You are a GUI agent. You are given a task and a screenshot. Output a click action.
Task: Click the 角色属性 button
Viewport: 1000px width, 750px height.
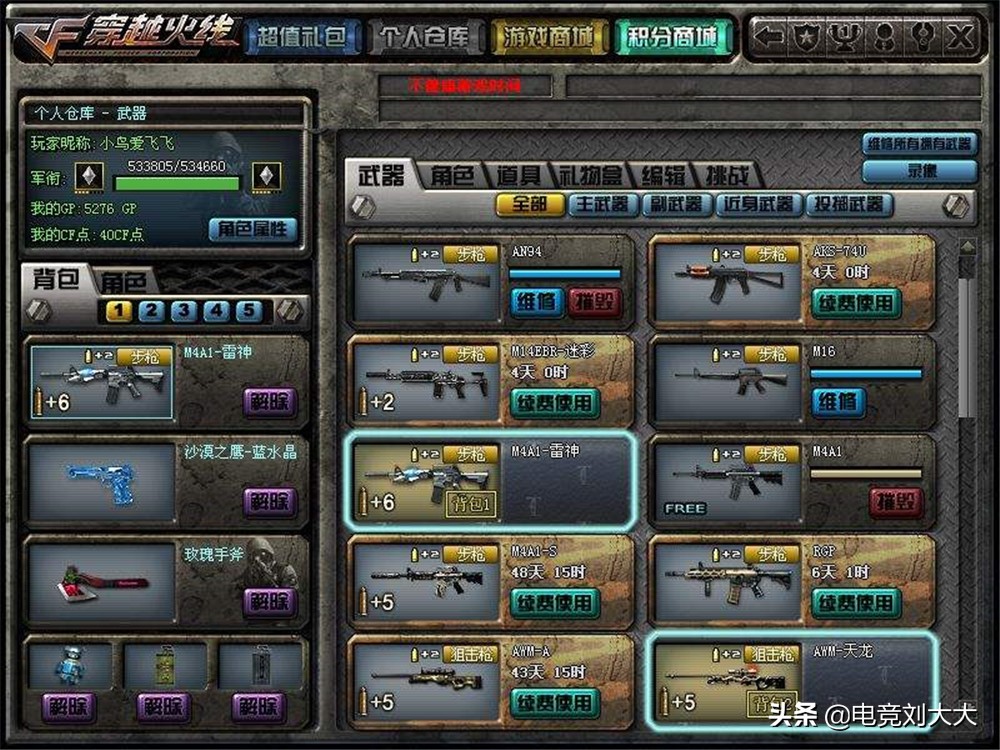click(253, 229)
